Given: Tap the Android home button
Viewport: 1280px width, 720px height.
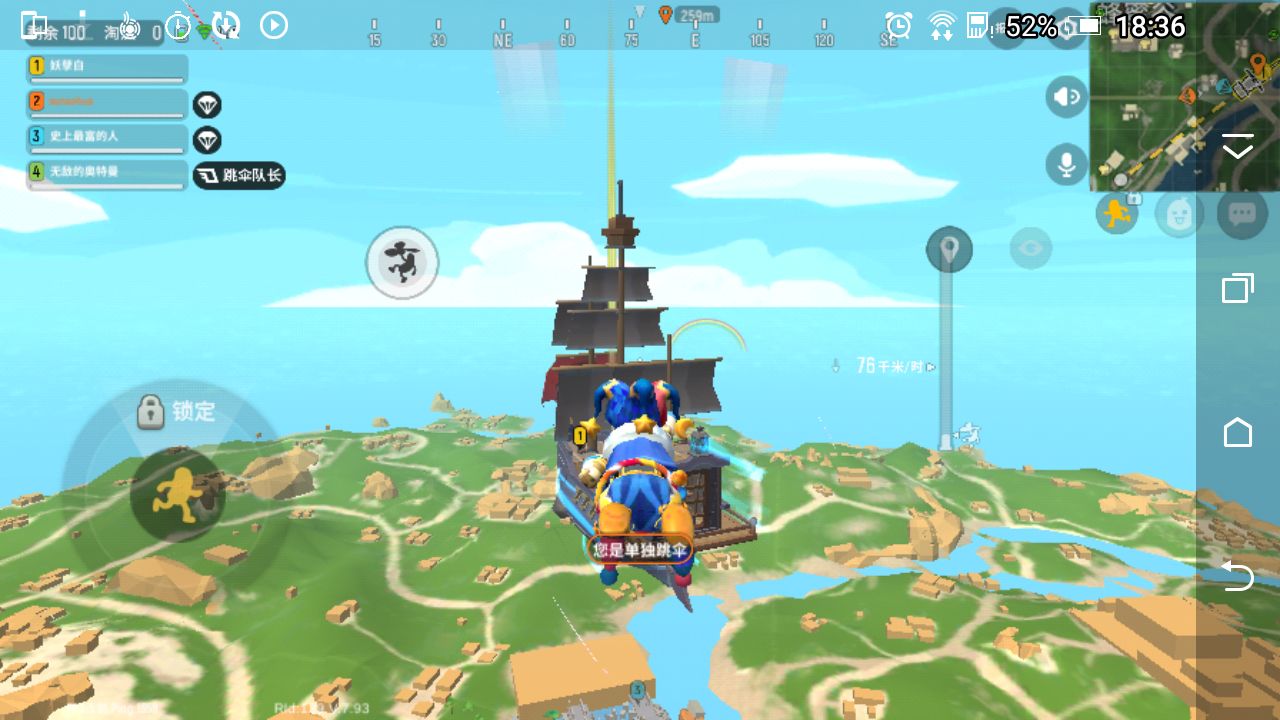Looking at the screenshot, I should point(1238,433).
